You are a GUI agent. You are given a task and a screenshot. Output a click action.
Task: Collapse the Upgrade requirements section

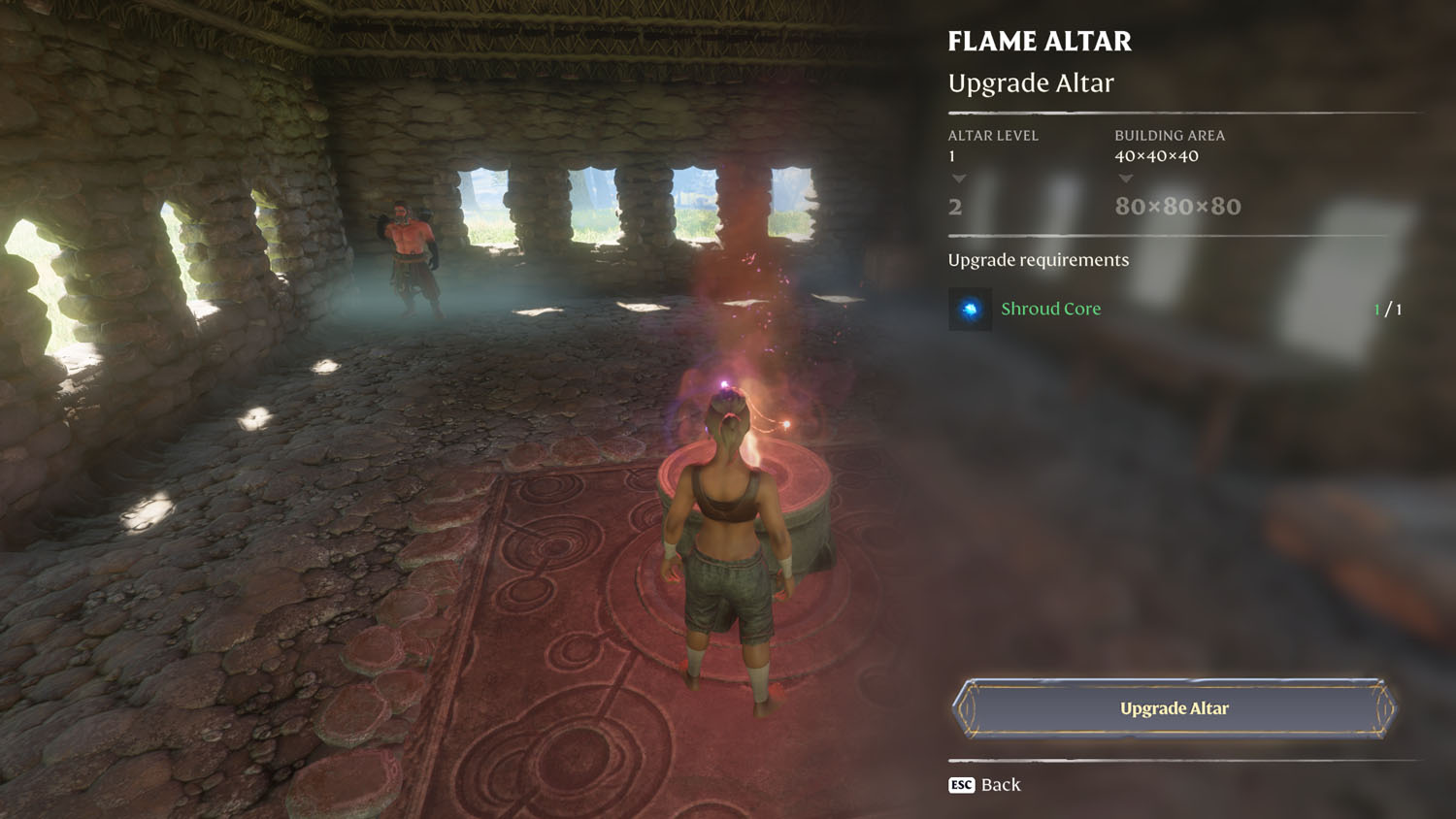tap(1038, 260)
